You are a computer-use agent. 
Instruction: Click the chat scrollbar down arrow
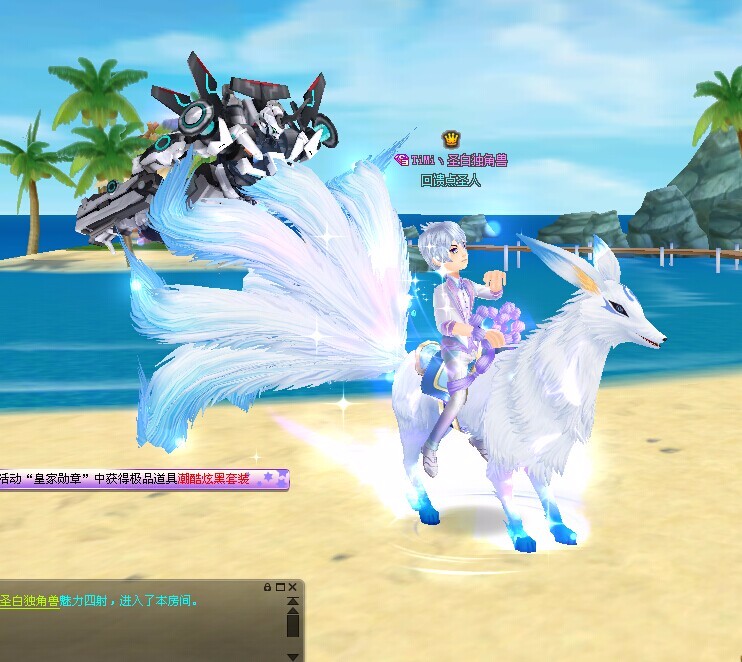tap(293, 656)
